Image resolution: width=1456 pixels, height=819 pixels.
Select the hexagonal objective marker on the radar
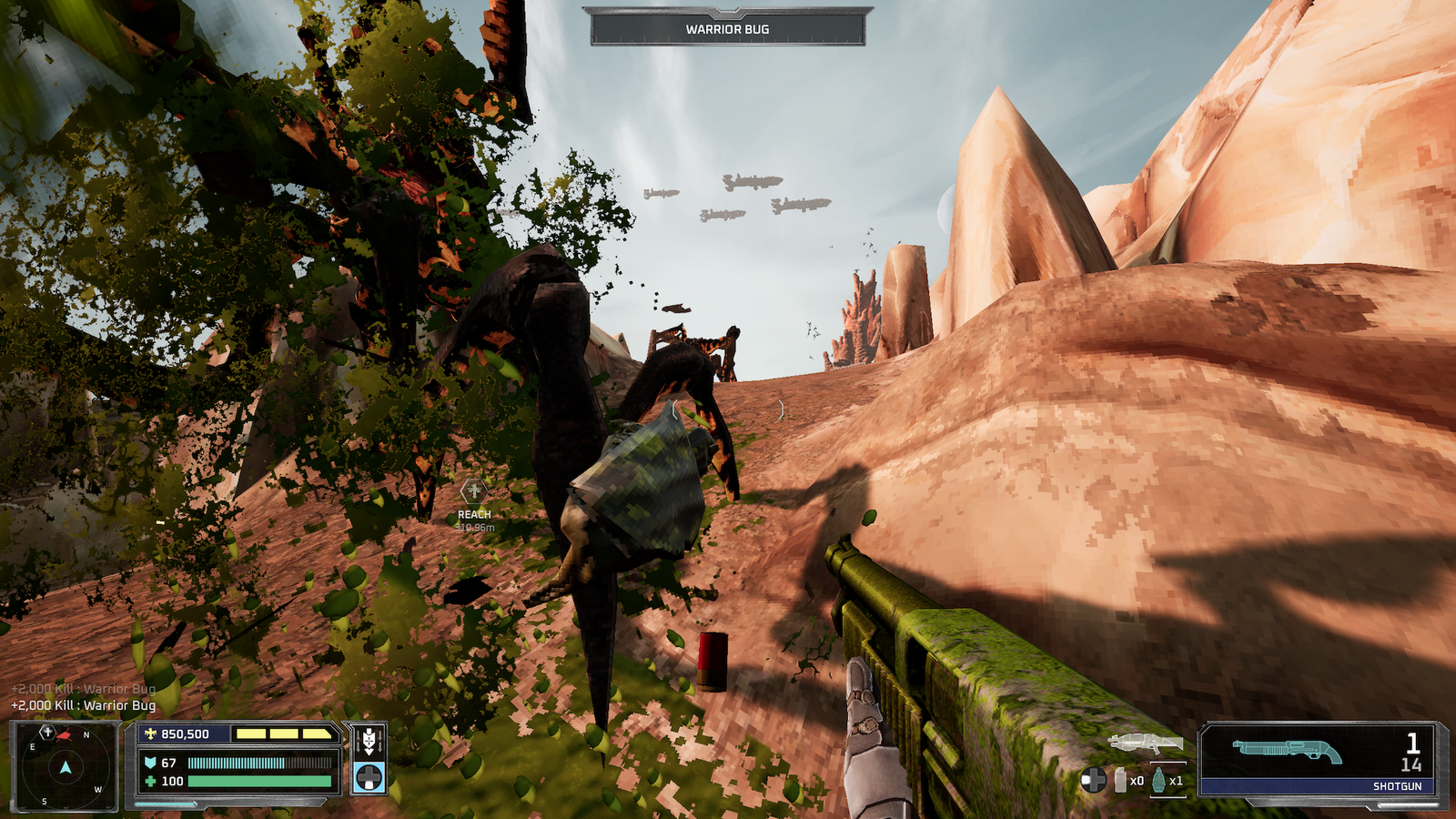47,732
